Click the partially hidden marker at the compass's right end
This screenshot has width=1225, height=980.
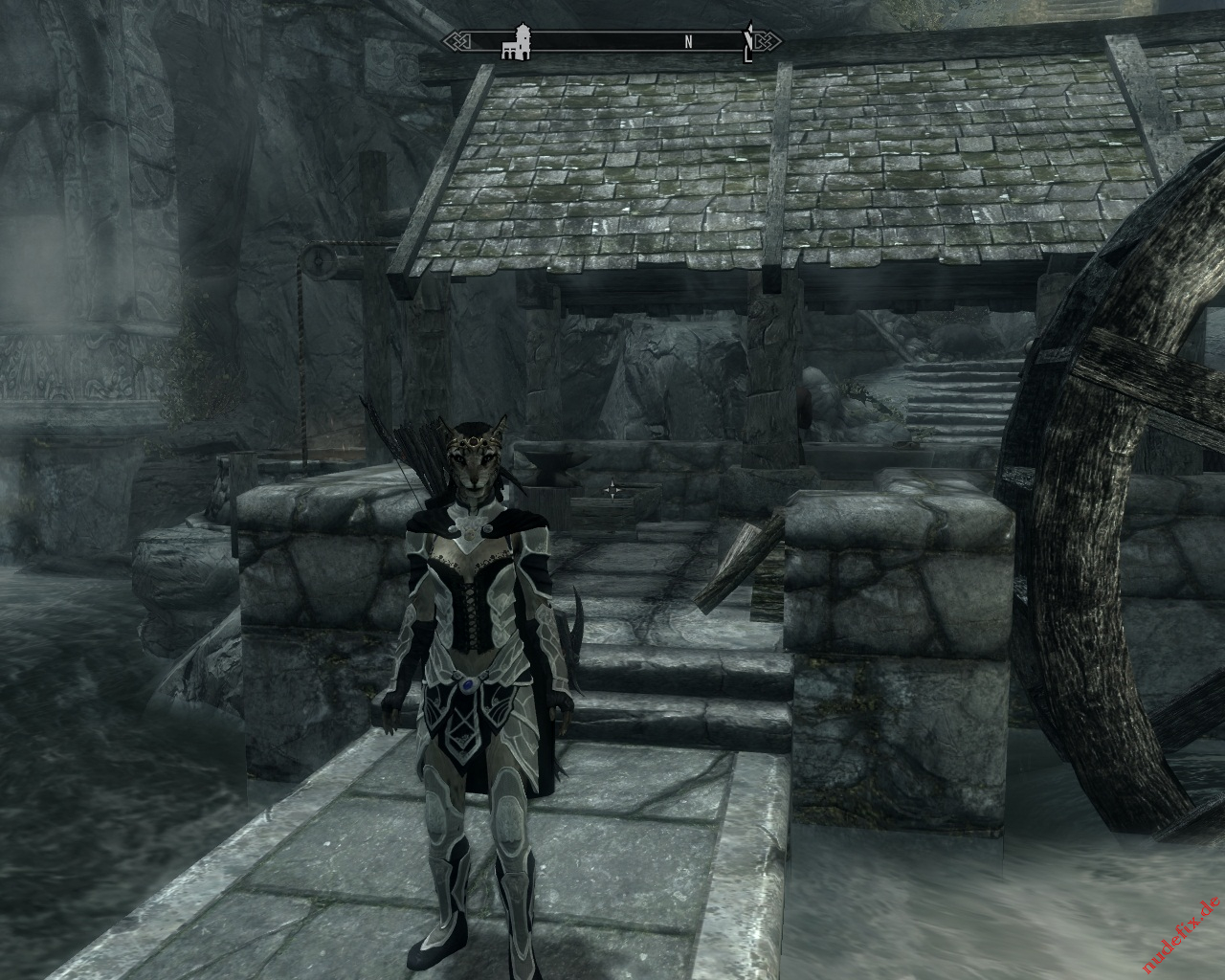[x=749, y=42]
